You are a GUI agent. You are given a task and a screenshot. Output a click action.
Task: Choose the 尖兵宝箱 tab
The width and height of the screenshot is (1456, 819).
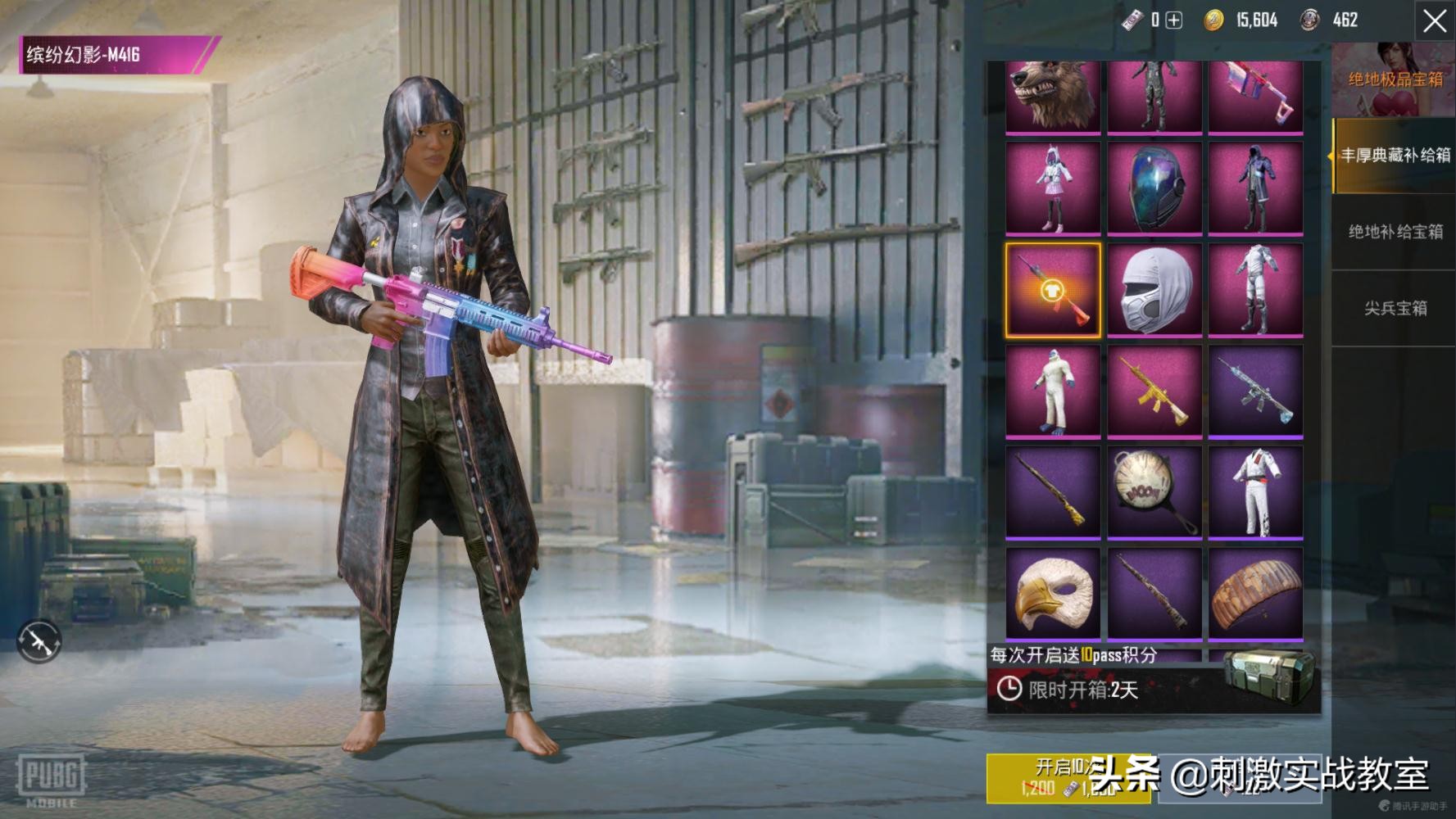[x=1395, y=308]
